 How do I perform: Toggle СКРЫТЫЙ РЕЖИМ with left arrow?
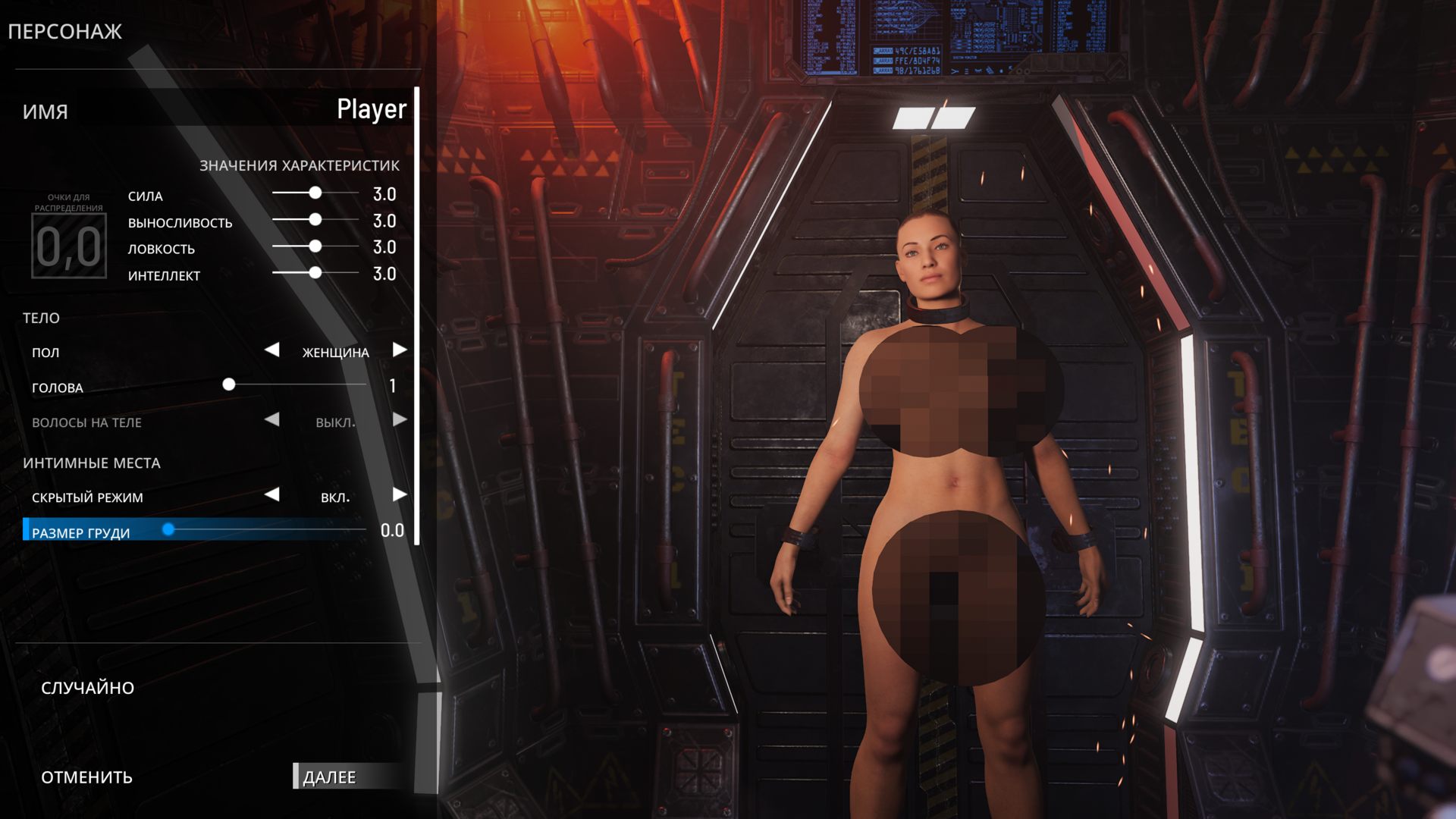pos(271,495)
